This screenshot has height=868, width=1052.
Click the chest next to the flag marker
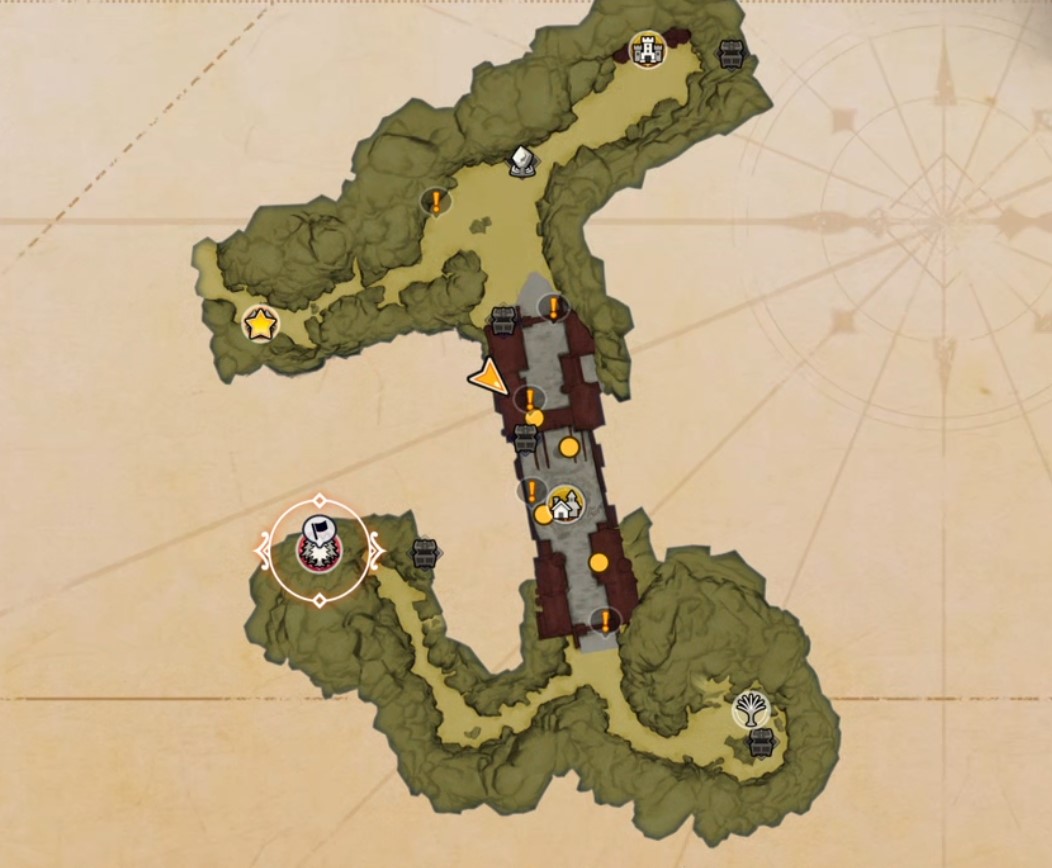(x=426, y=552)
